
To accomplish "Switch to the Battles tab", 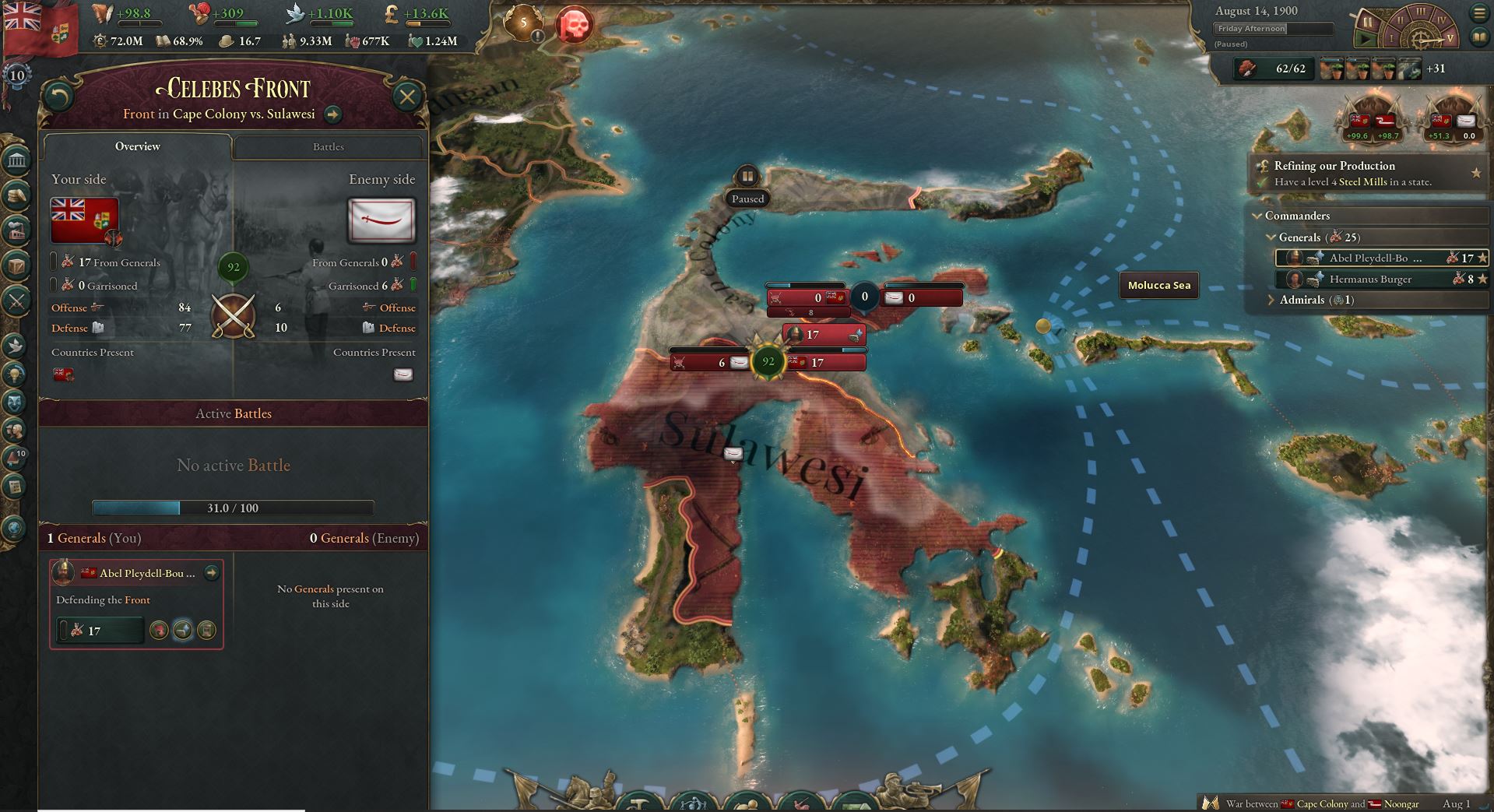I will 327,146.
